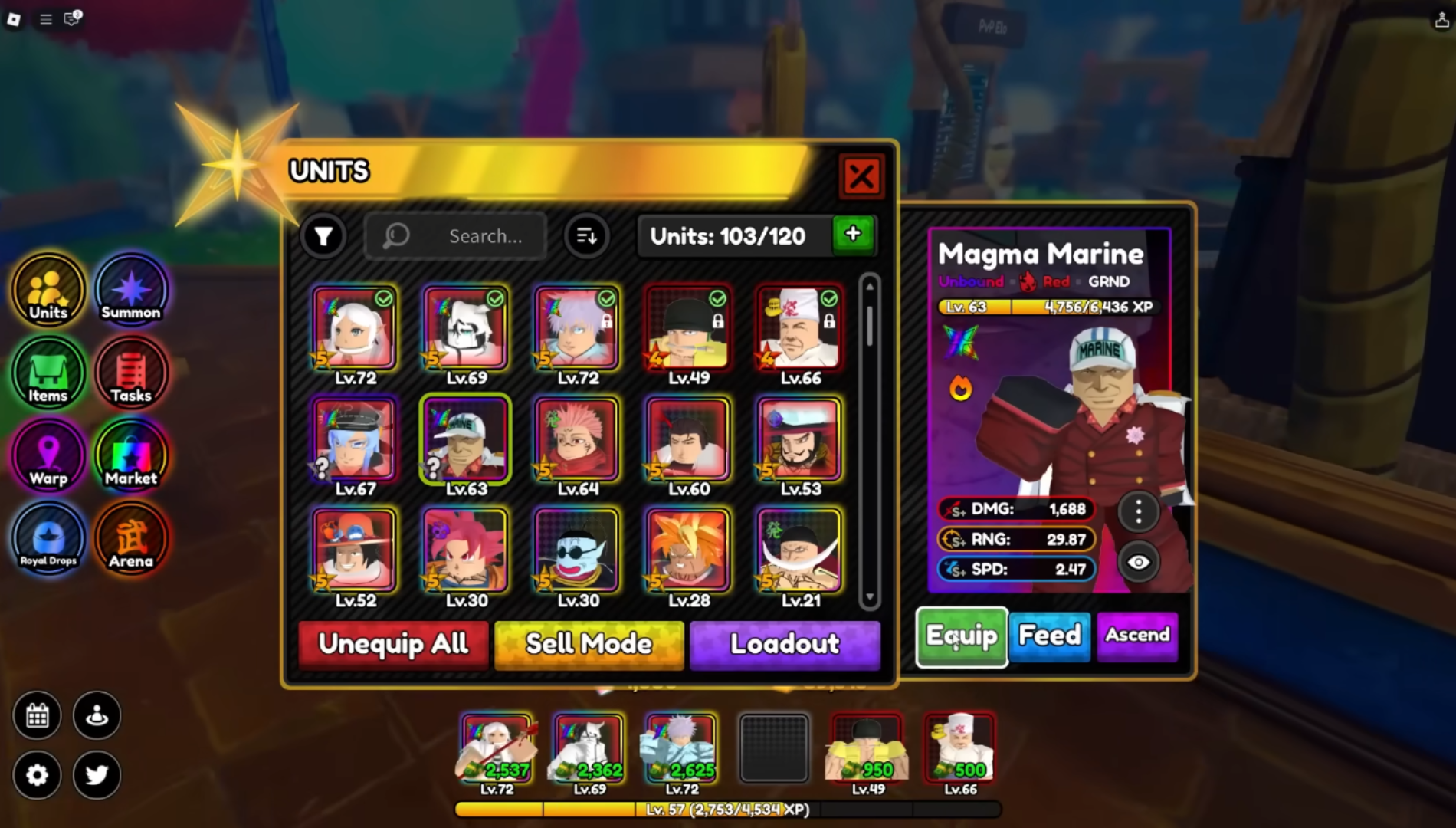1456x828 pixels.
Task: Open the gear settings button
Action: click(x=37, y=775)
